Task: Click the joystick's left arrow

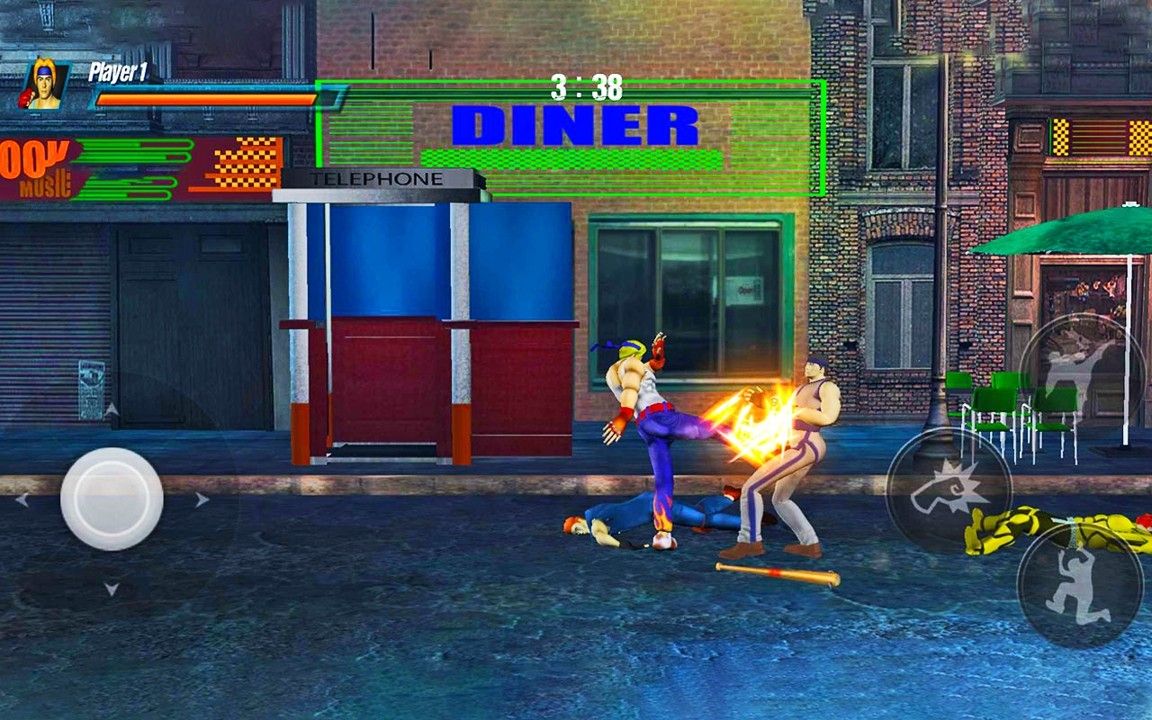Action: (21, 499)
